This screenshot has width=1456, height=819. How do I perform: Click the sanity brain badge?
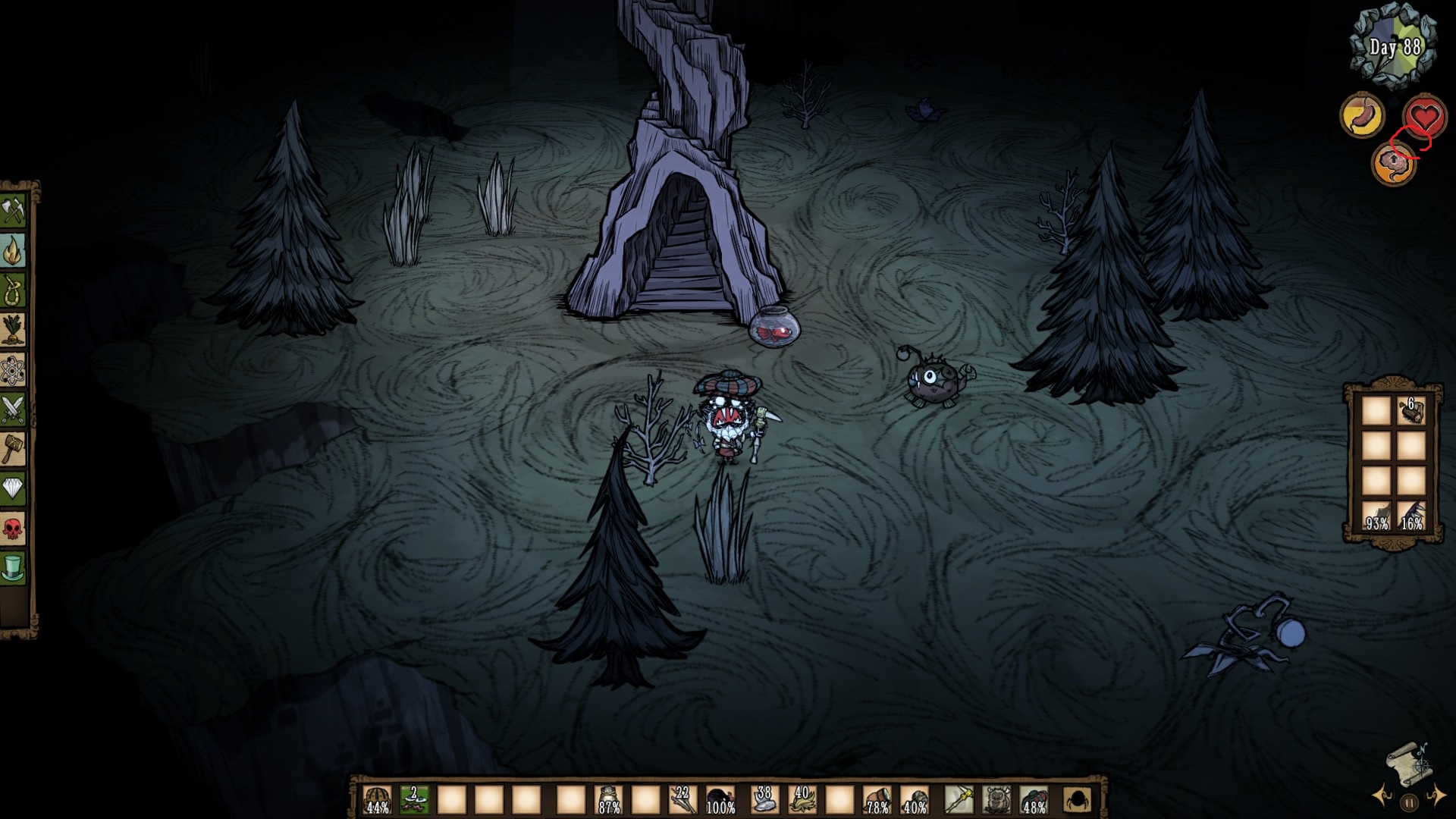click(x=1395, y=163)
